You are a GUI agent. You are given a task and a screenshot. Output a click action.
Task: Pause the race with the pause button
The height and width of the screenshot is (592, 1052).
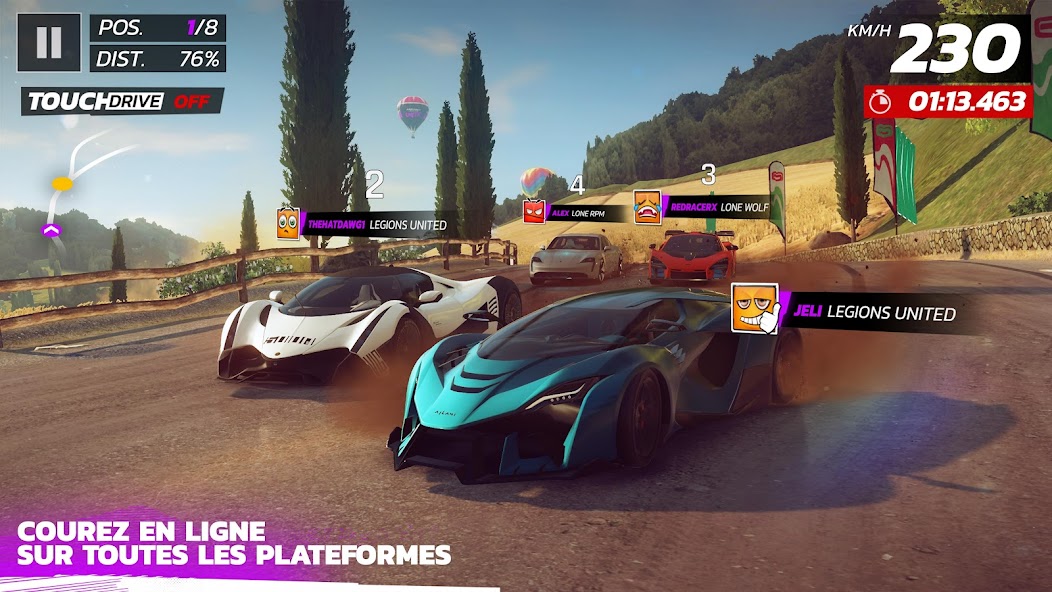(49, 42)
